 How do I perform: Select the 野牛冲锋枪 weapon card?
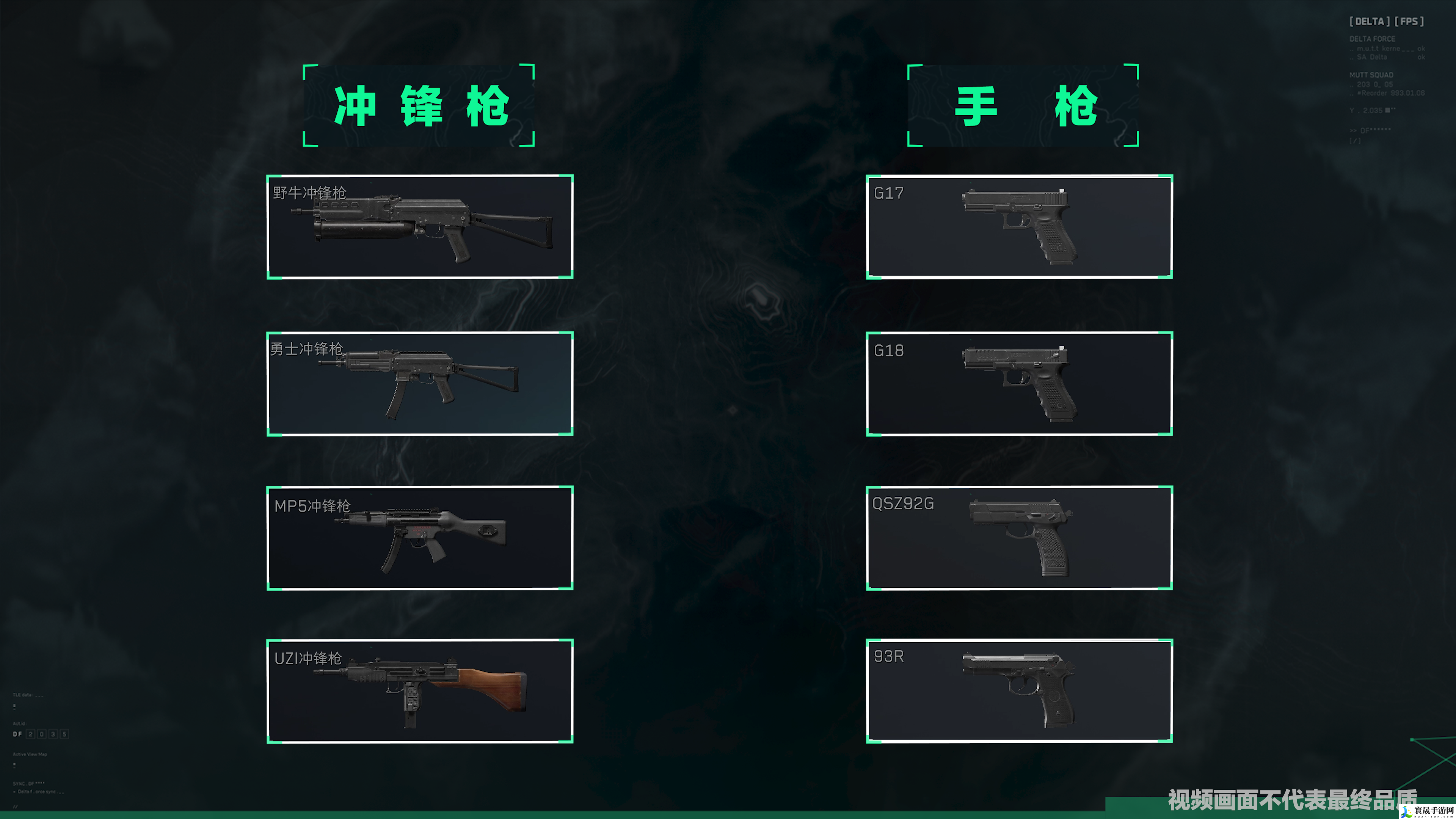click(420, 227)
